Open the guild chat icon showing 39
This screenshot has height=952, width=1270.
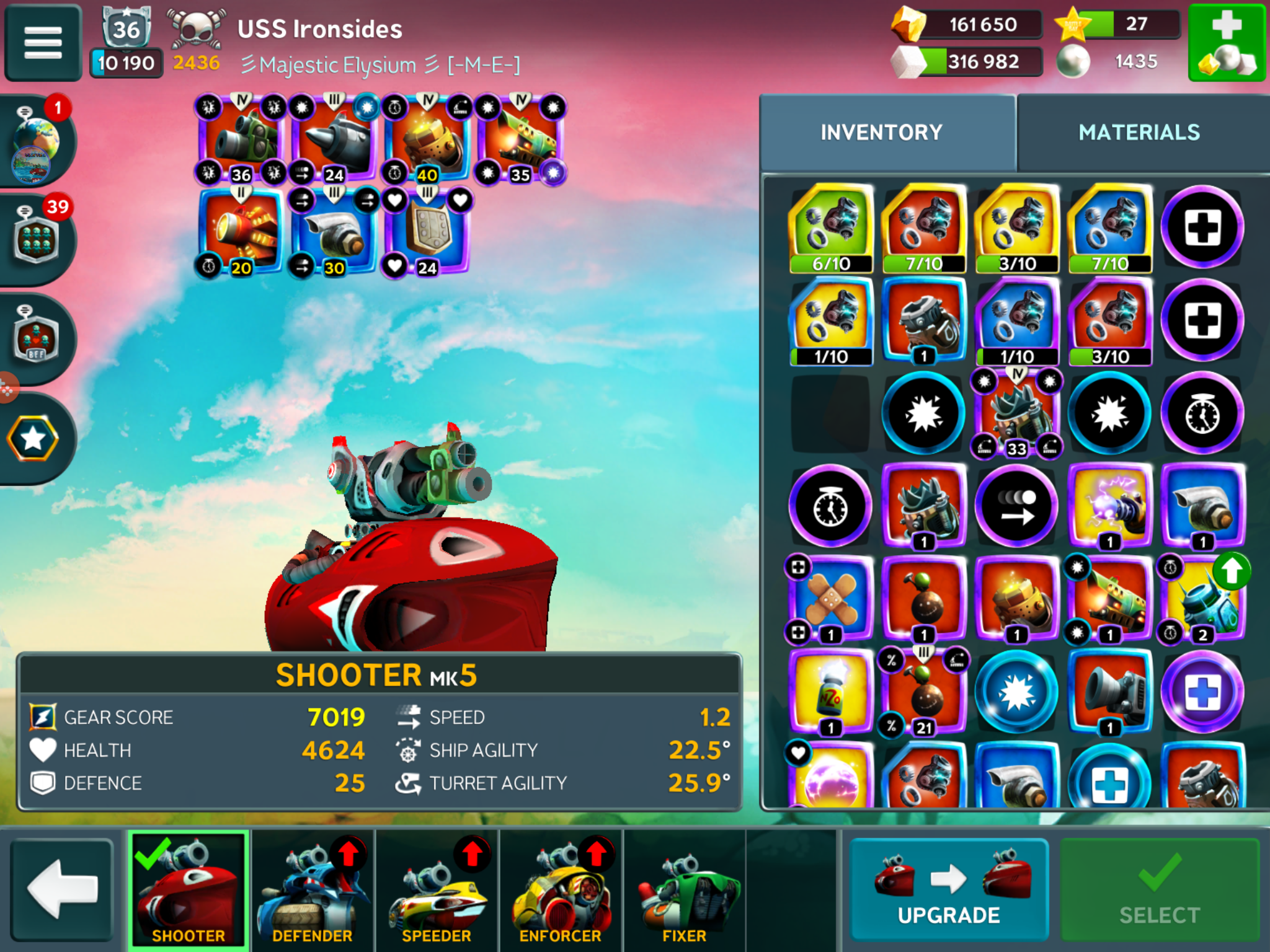tap(36, 239)
